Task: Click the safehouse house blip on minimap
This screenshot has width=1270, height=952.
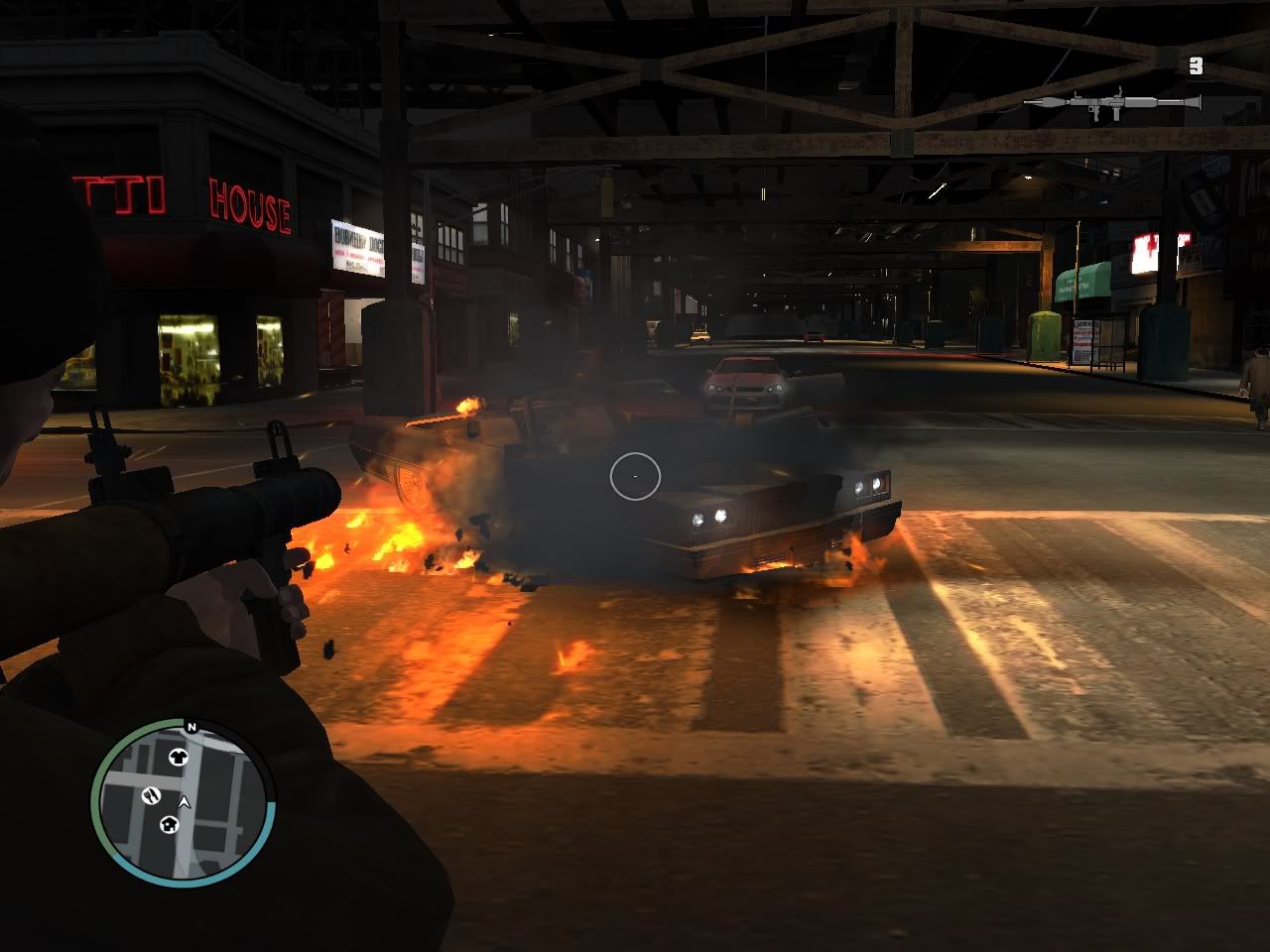Action: point(170,824)
